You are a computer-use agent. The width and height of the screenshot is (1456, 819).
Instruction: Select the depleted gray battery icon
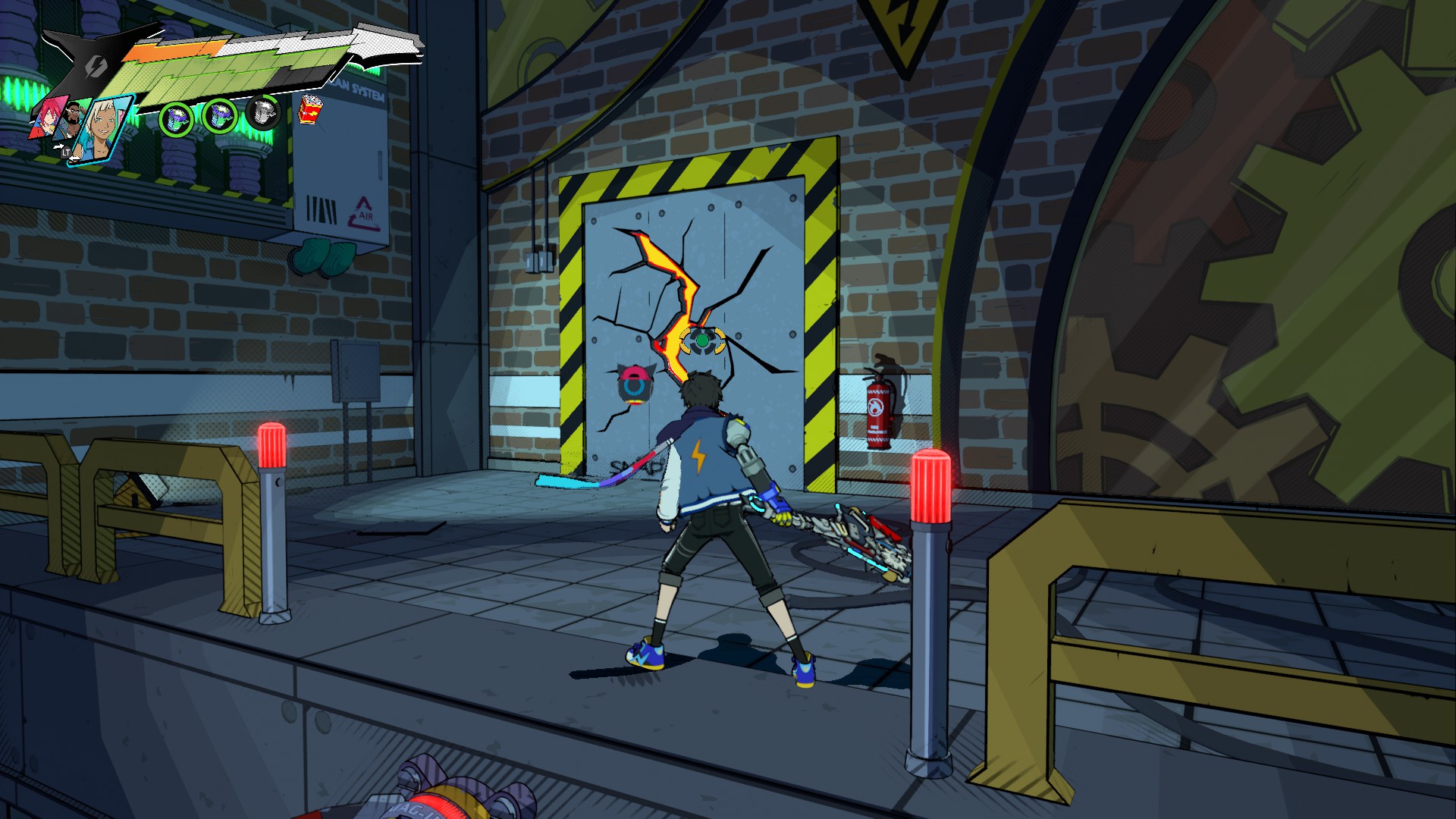[262, 113]
